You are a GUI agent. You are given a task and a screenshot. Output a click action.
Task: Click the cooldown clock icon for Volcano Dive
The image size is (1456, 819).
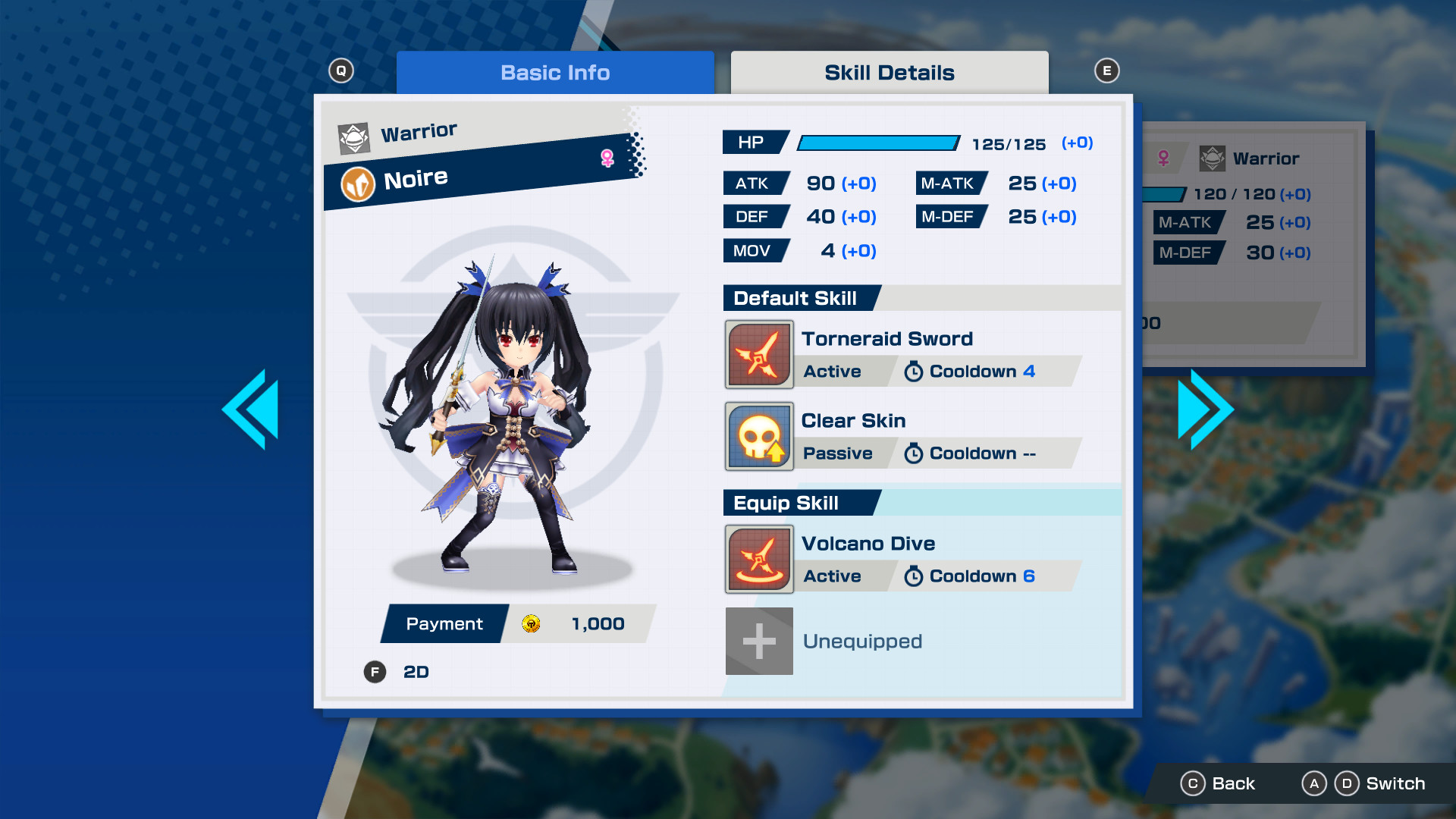pos(913,576)
